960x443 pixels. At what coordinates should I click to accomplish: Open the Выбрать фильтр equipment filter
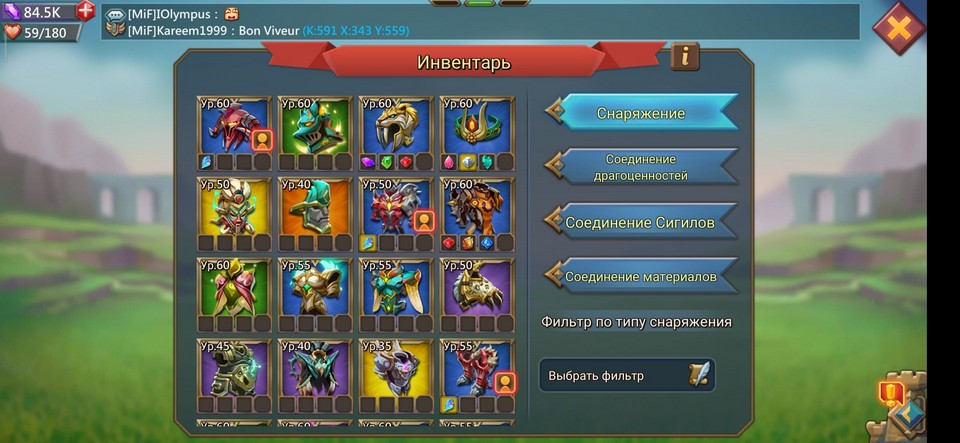click(627, 376)
